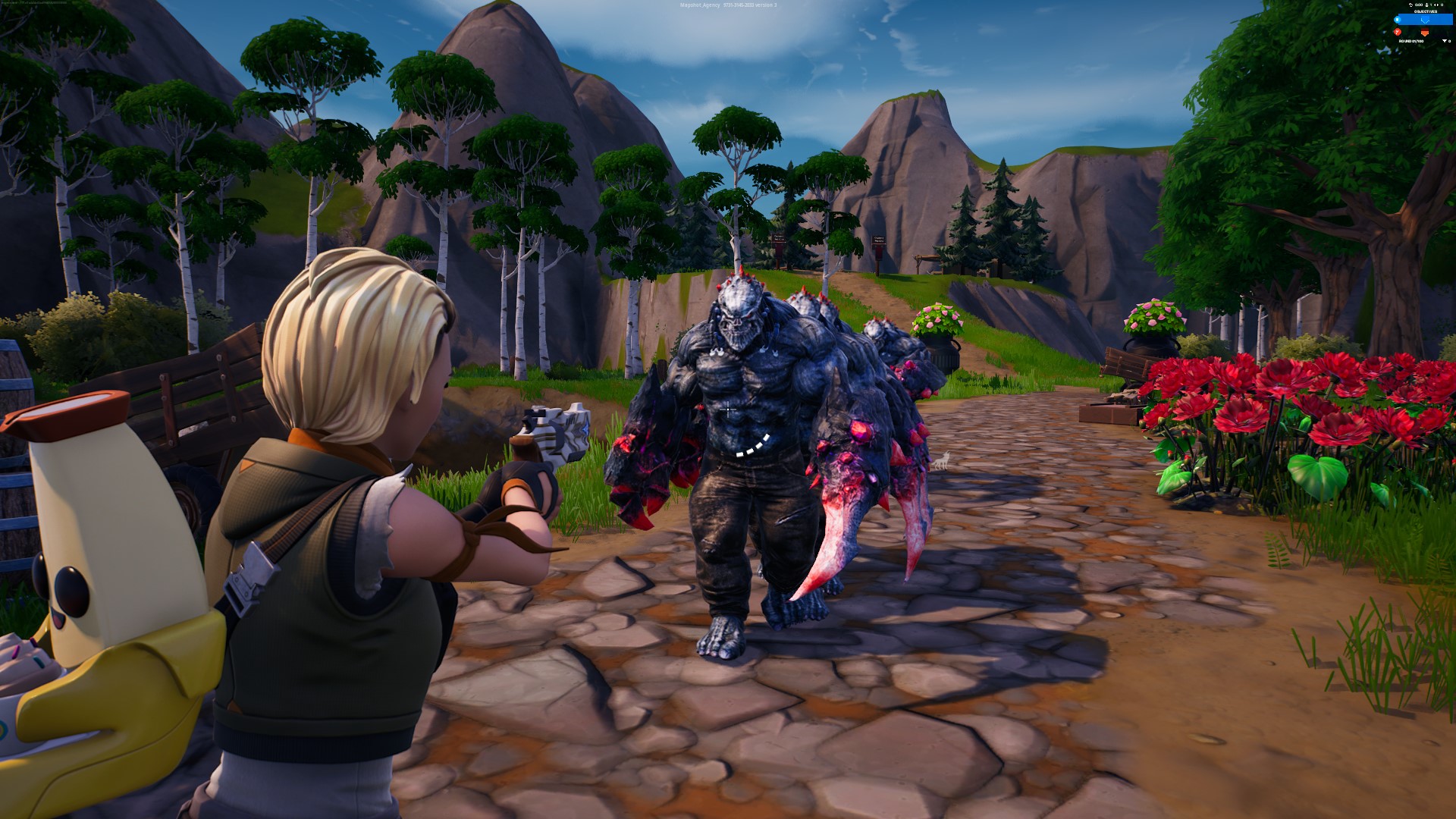Select the players remaining icon
Viewport: 1456px width, 819px height.
click(1426, 5)
